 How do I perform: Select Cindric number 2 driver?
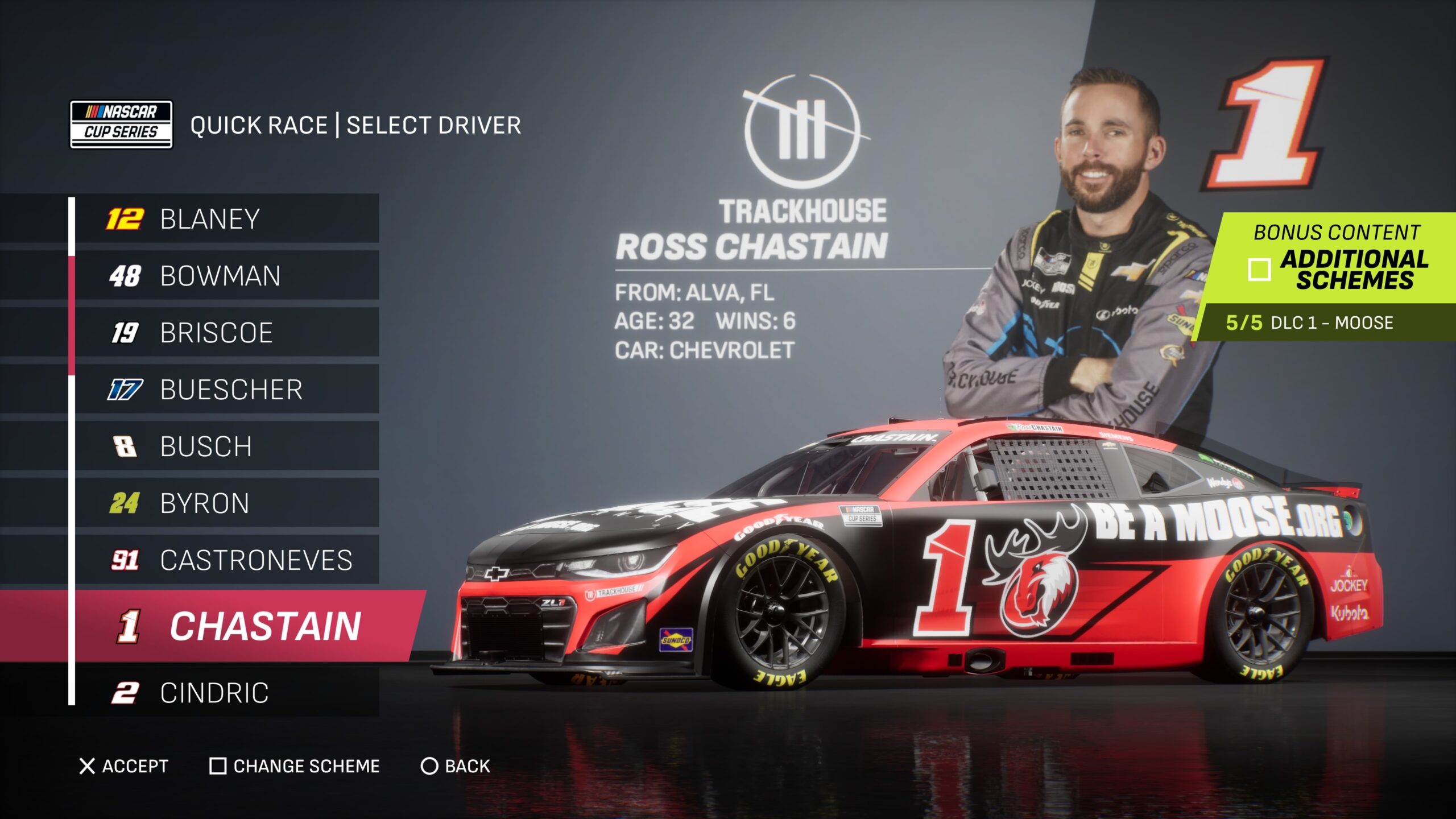227,693
